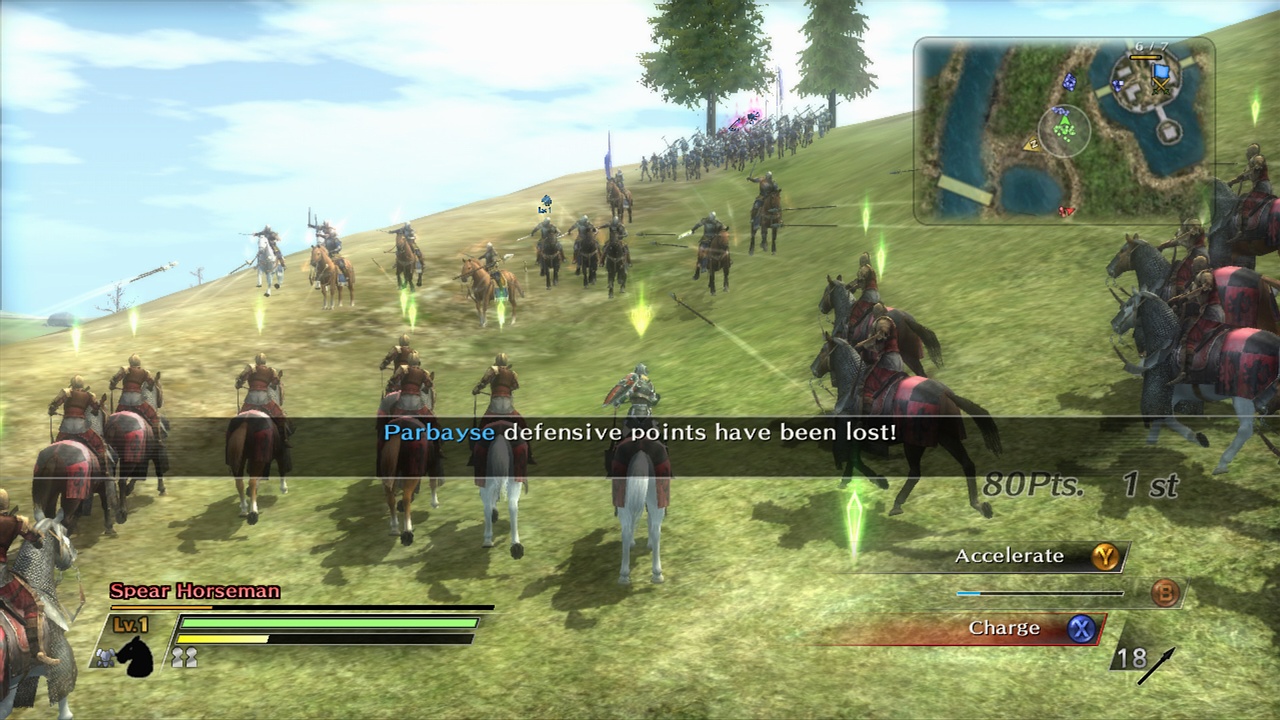Viewport: 1280px width, 720px height.
Task: Click the crossed swords battle icon on minimap
Action: (x=1162, y=89)
